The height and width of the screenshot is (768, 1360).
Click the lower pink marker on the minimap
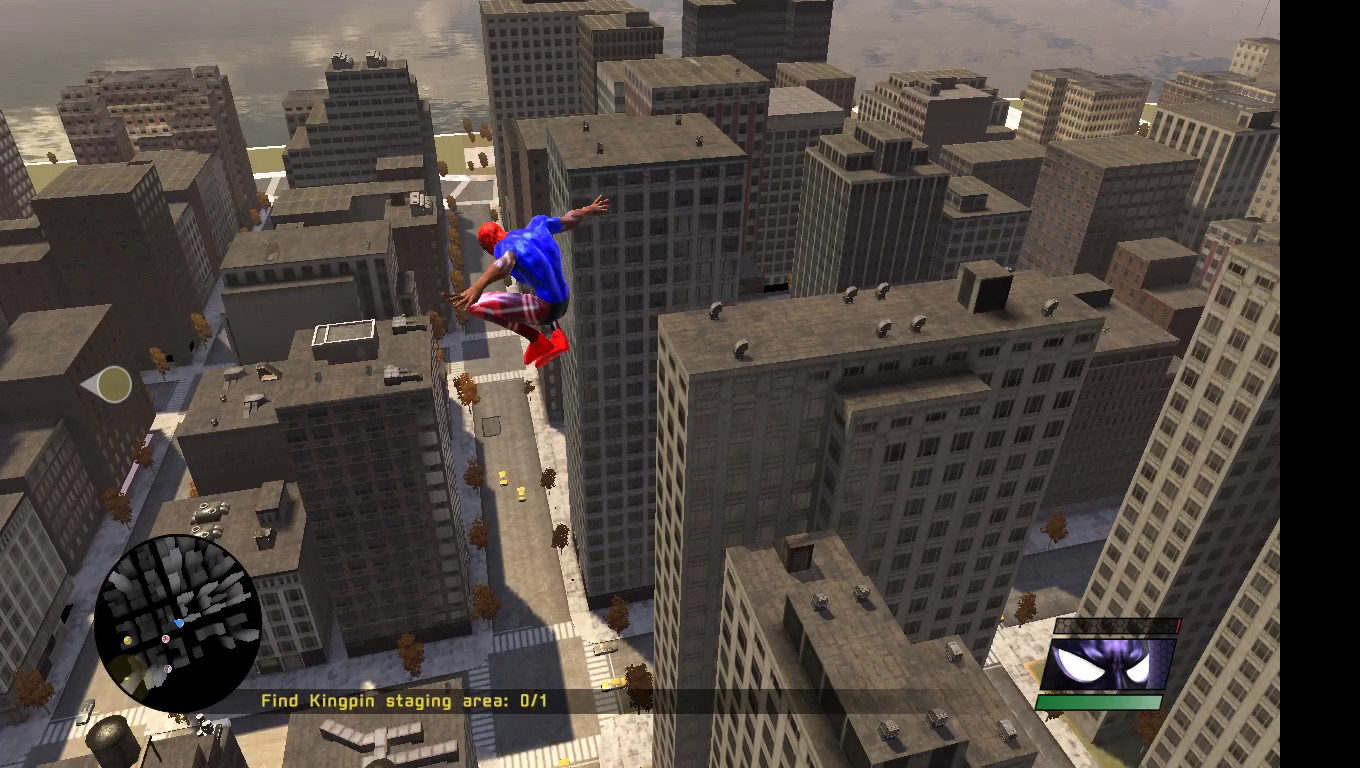point(167,669)
